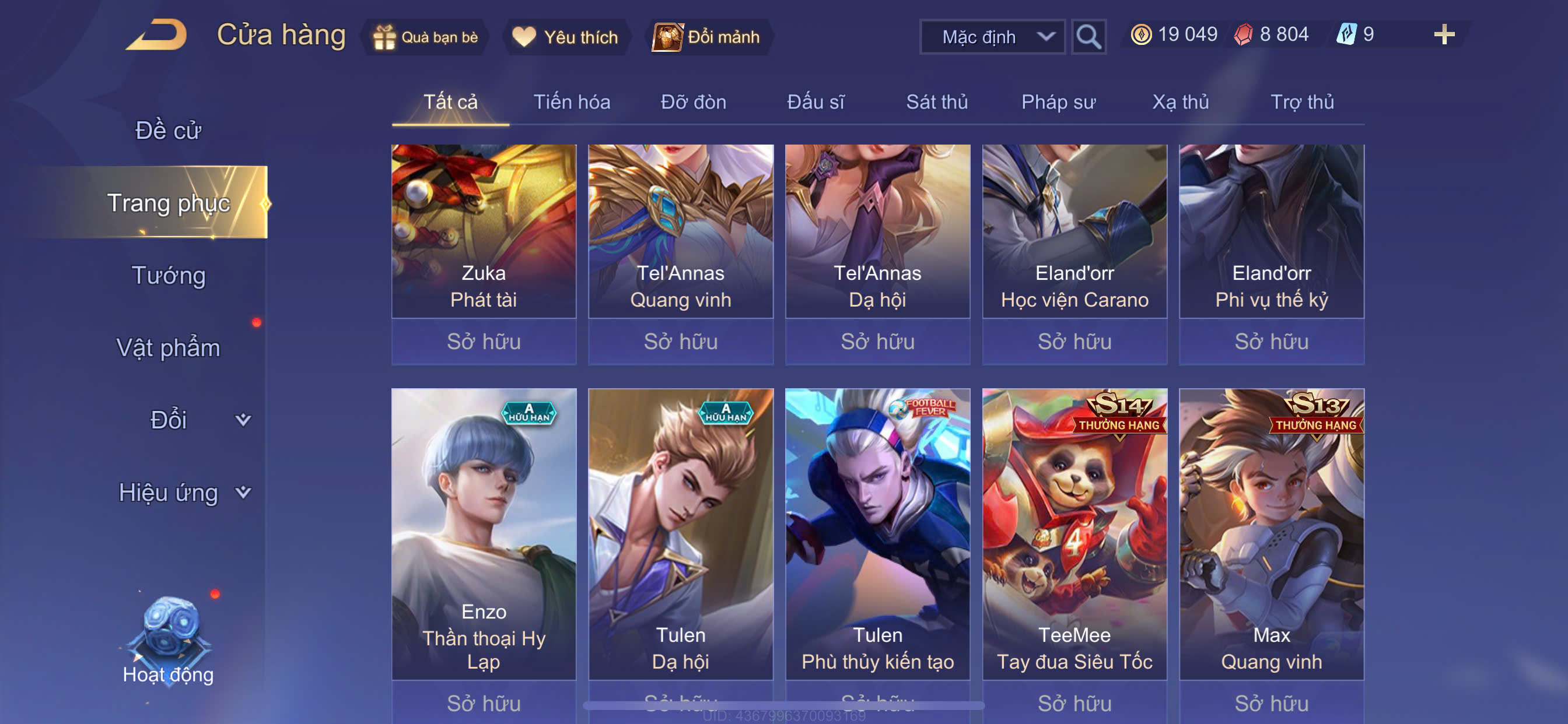This screenshot has height=724, width=1568.
Task: Go back using the return arrow
Action: point(157,36)
